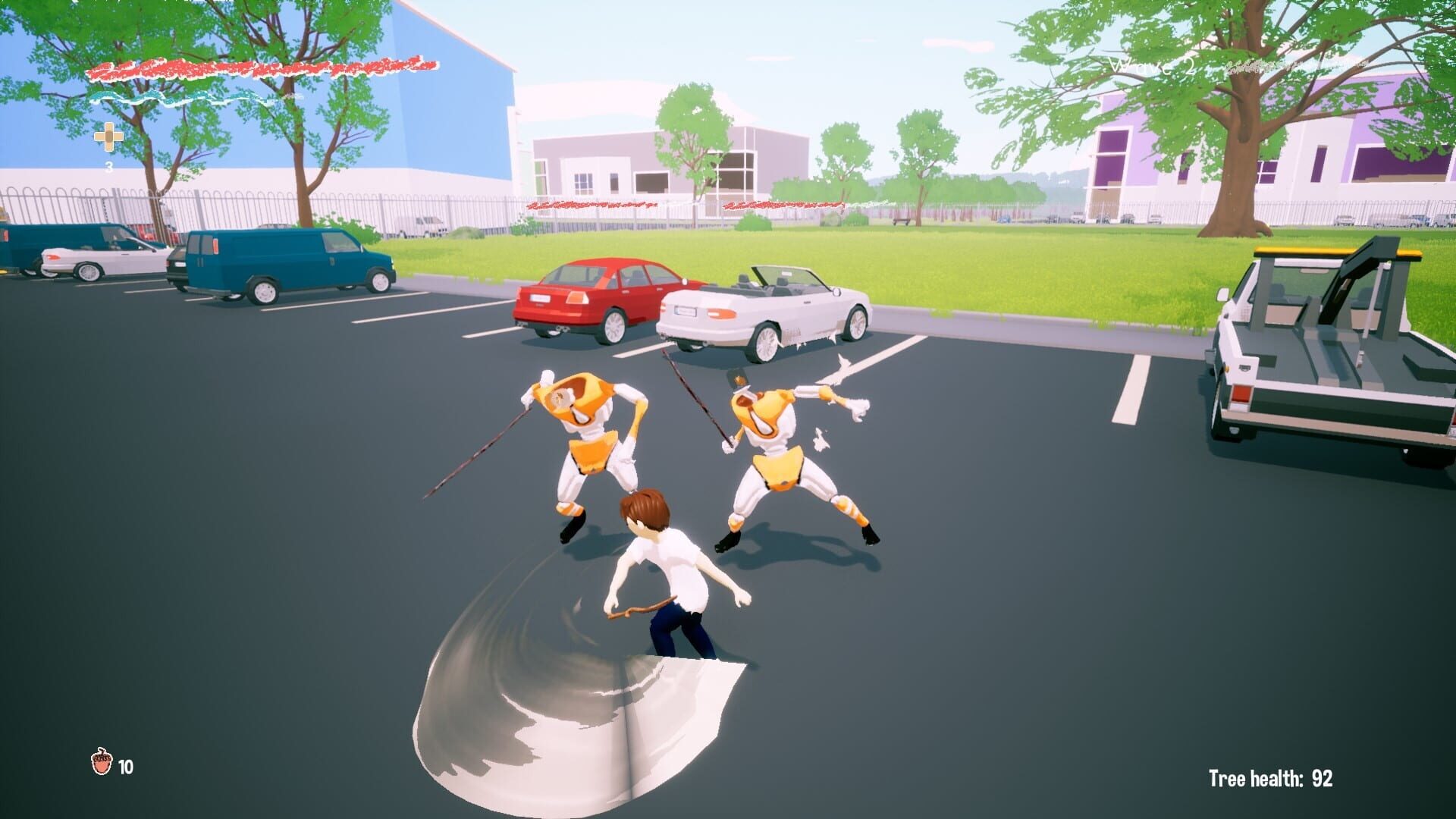Click the left ninja's health bar

[x=591, y=205]
